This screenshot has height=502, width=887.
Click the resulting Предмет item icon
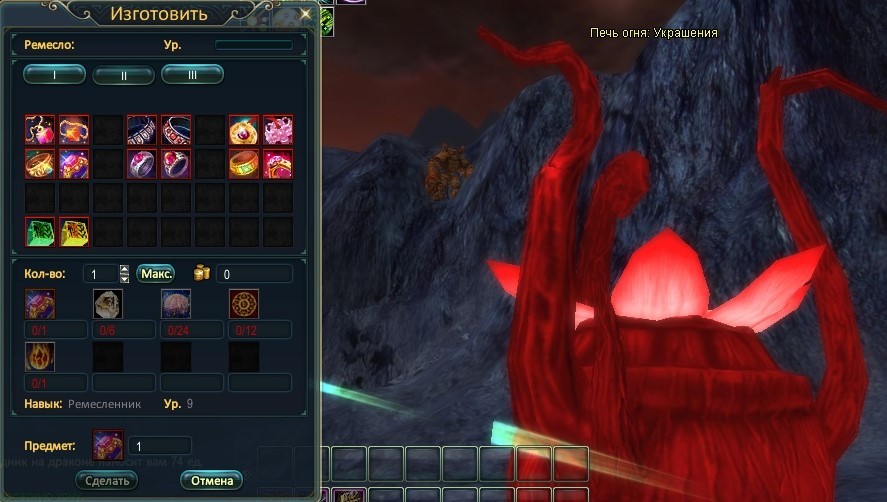(x=107, y=444)
